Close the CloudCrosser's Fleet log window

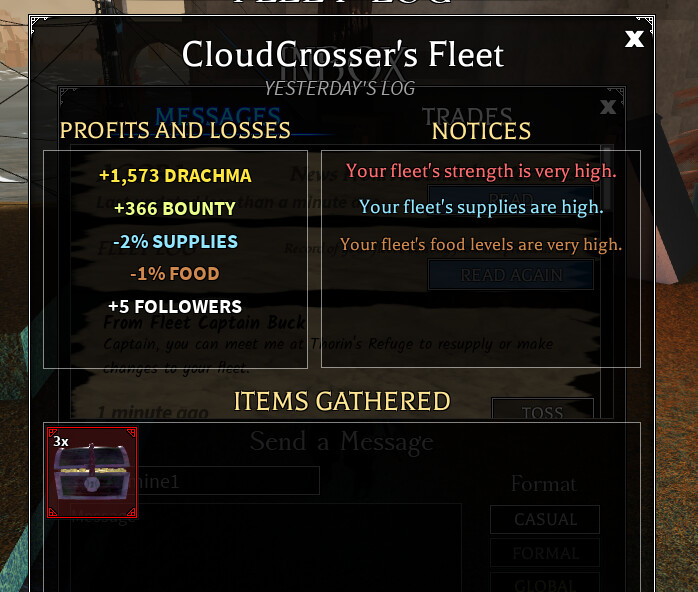(634, 40)
